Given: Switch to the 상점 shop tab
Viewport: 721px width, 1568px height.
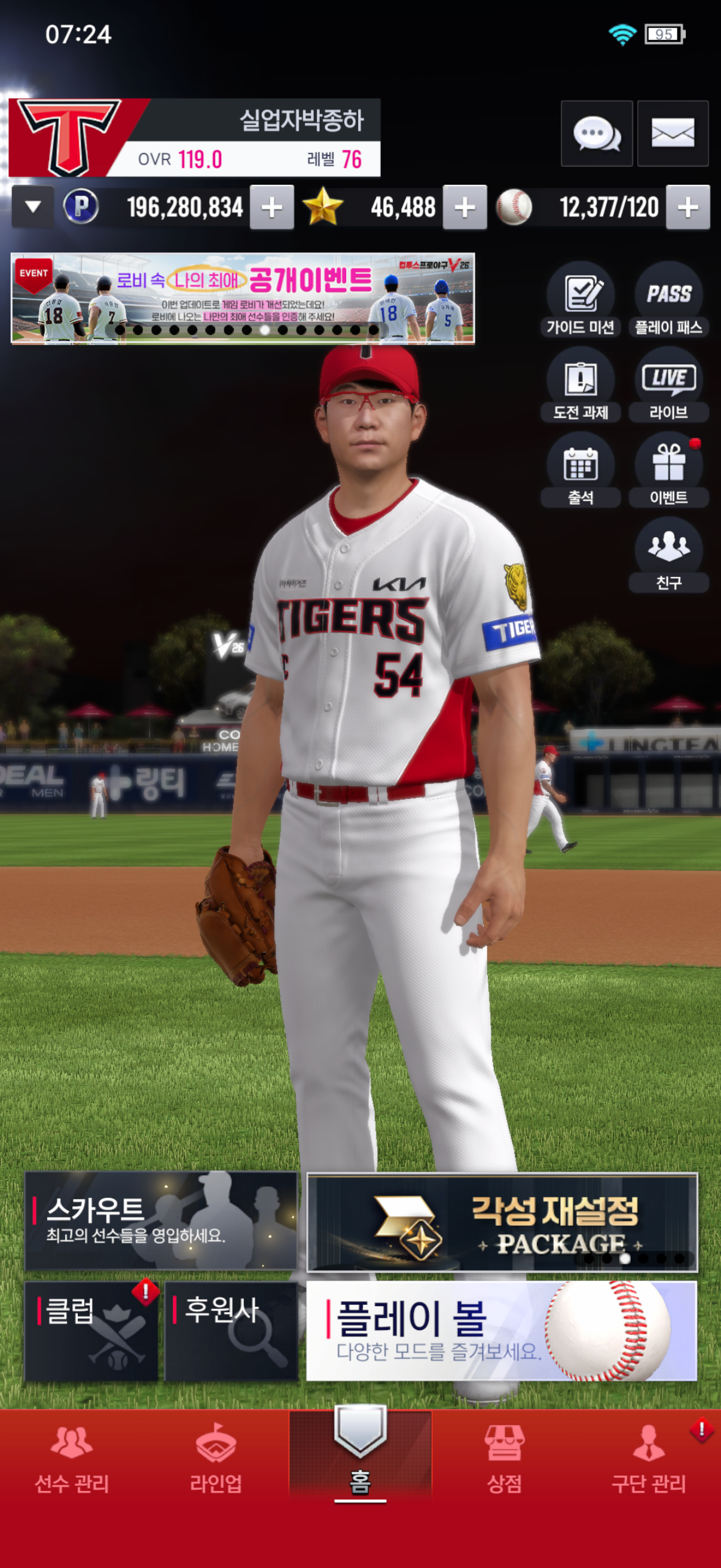Looking at the screenshot, I should [504, 1460].
